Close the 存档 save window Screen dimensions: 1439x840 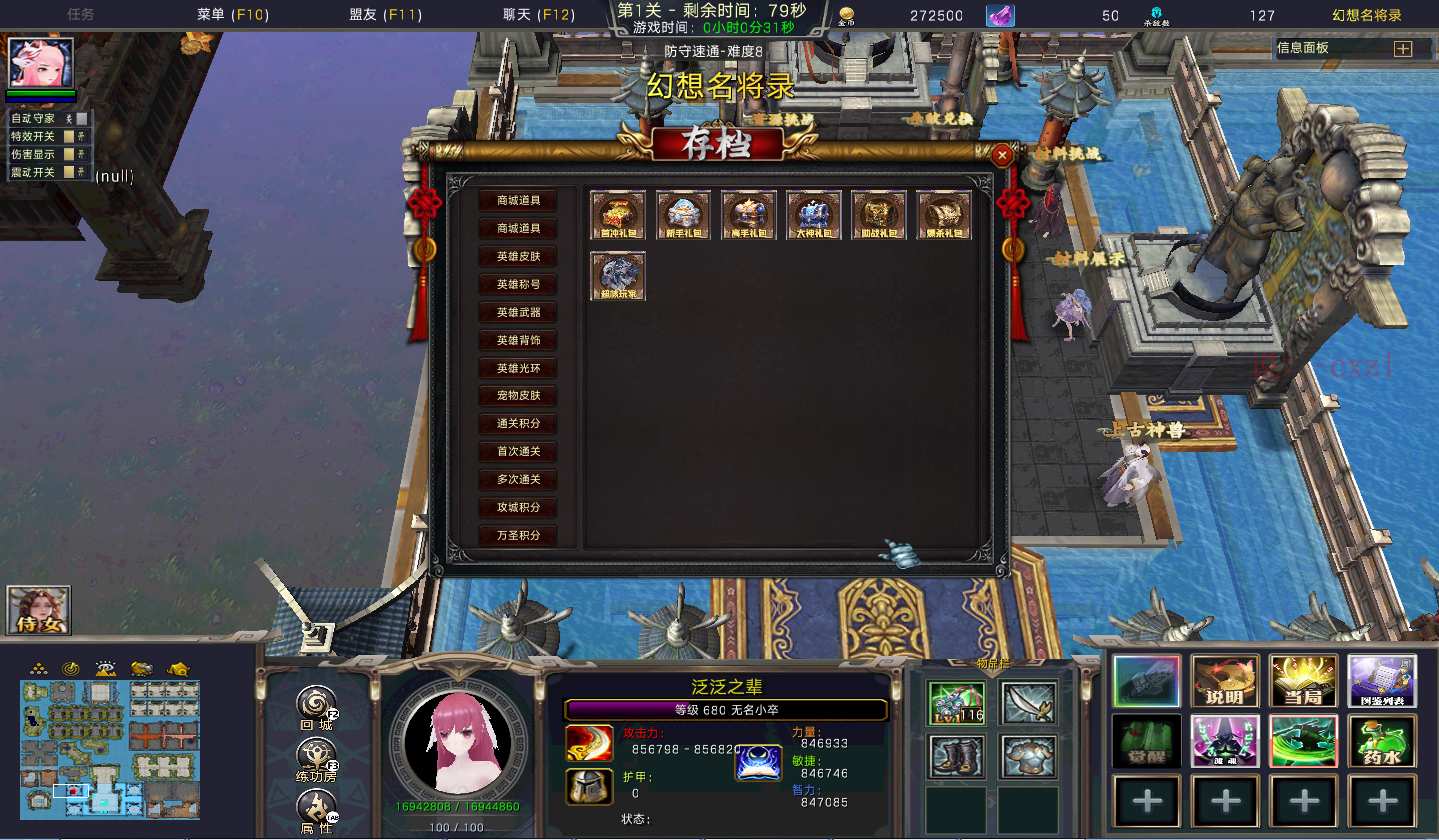(1002, 155)
